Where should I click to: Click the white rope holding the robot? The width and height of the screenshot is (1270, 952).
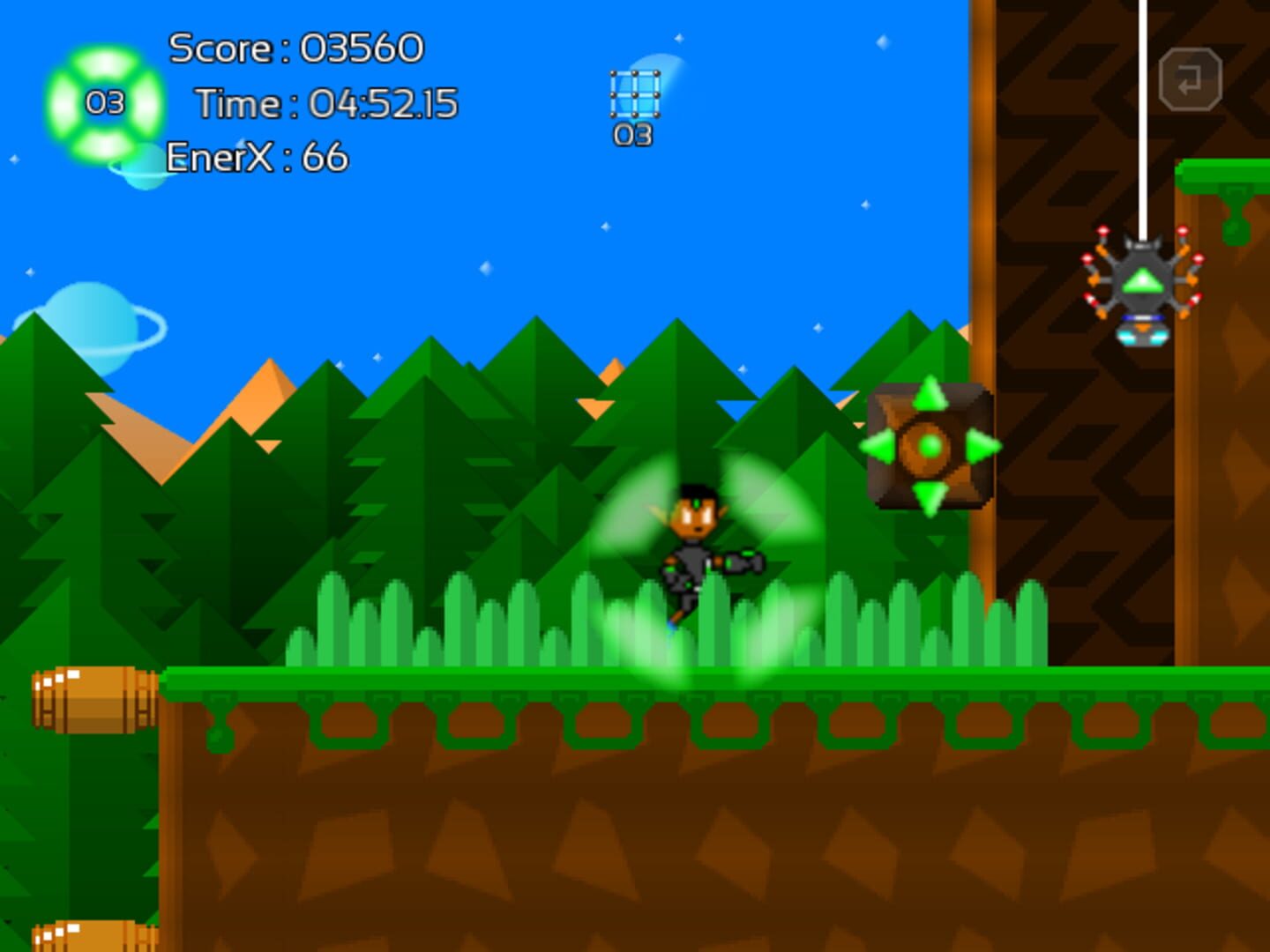(1142, 115)
